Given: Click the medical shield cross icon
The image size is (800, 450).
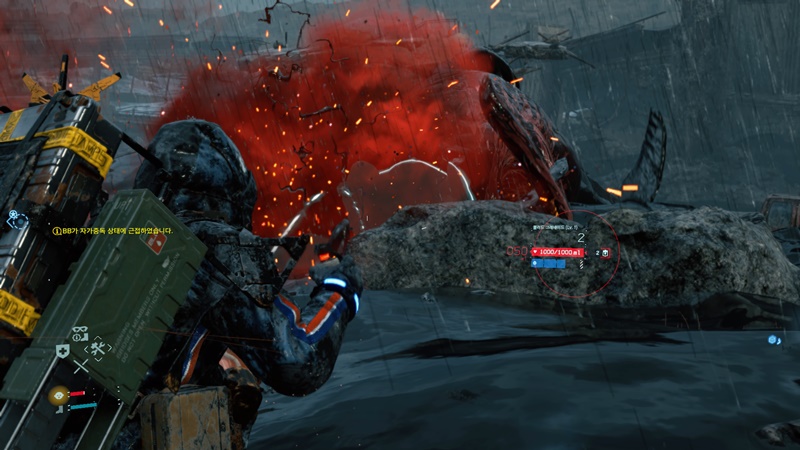Looking at the screenshot, I should pos(62,350).
